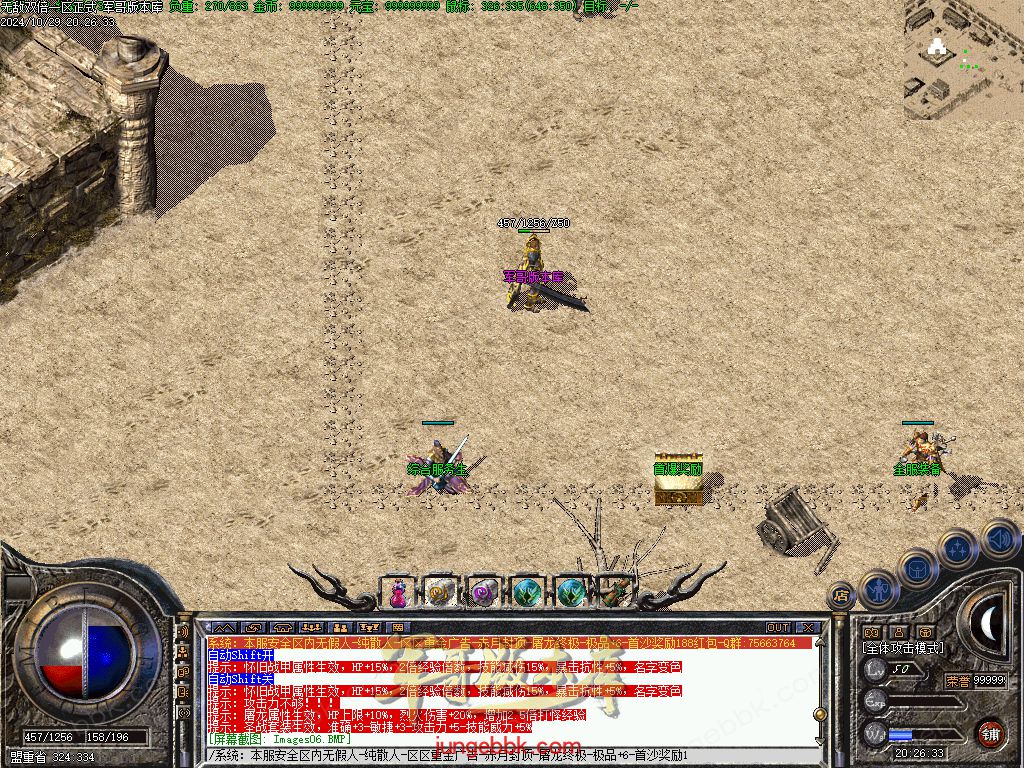Viewport: 1024px width, 768px height.
Task: Toggle the chat broadcast signal icon
Action: (x=183, y=632)
